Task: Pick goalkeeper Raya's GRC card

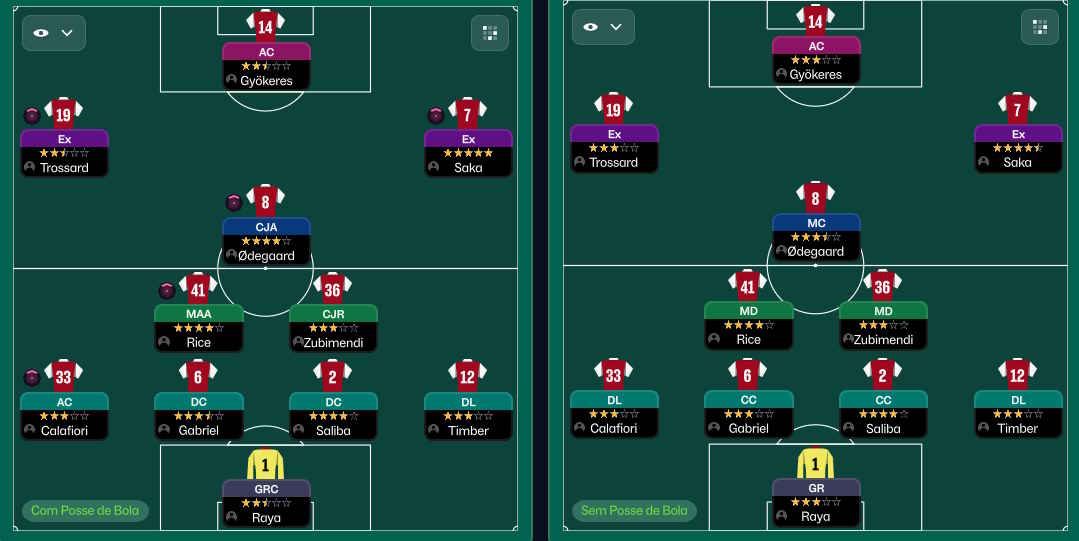Action: pyautogui.click(x=266, y=503)
